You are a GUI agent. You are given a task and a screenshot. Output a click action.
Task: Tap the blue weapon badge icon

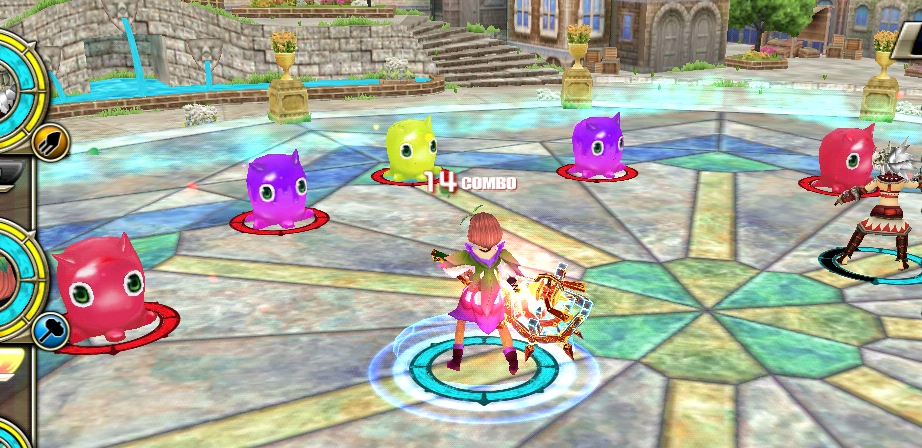click(50, 331)
